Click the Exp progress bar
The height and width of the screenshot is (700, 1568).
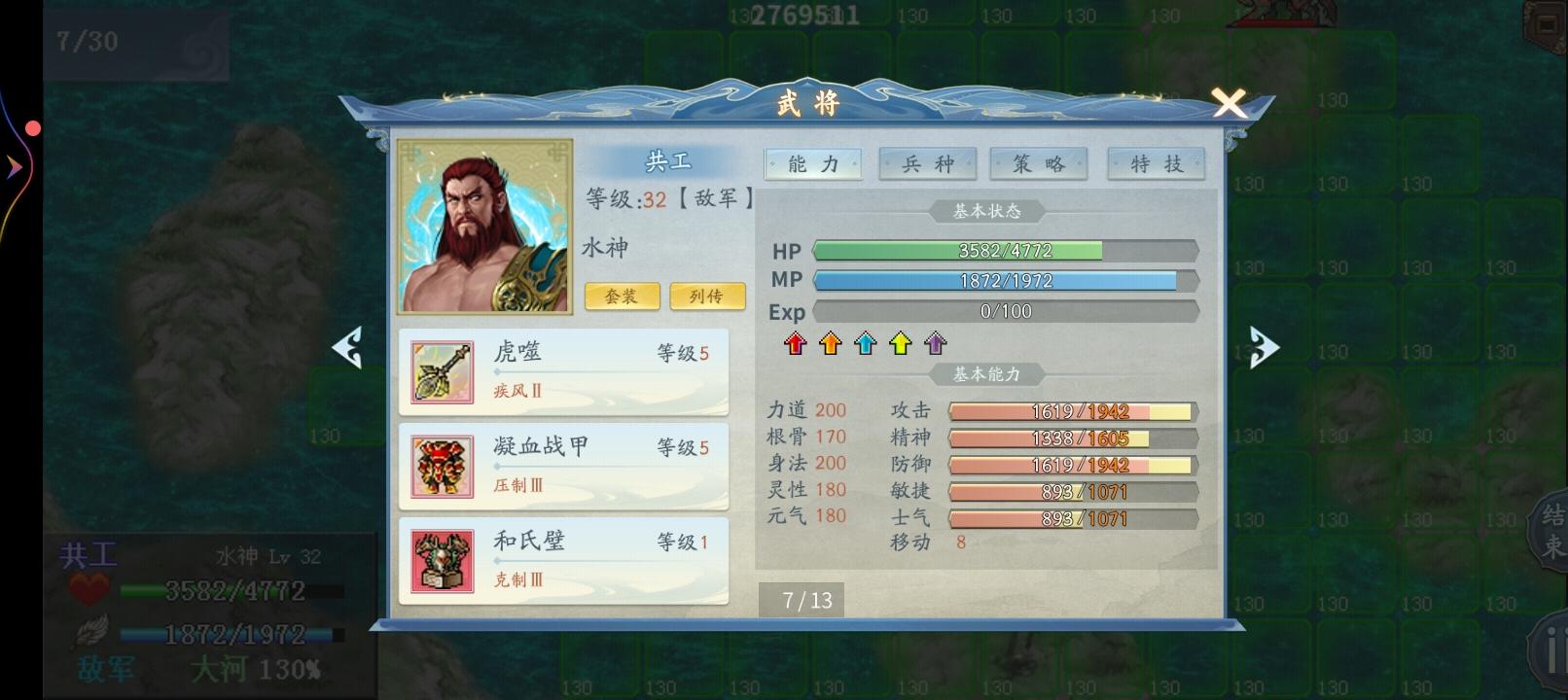click(x=1007, y=311)
